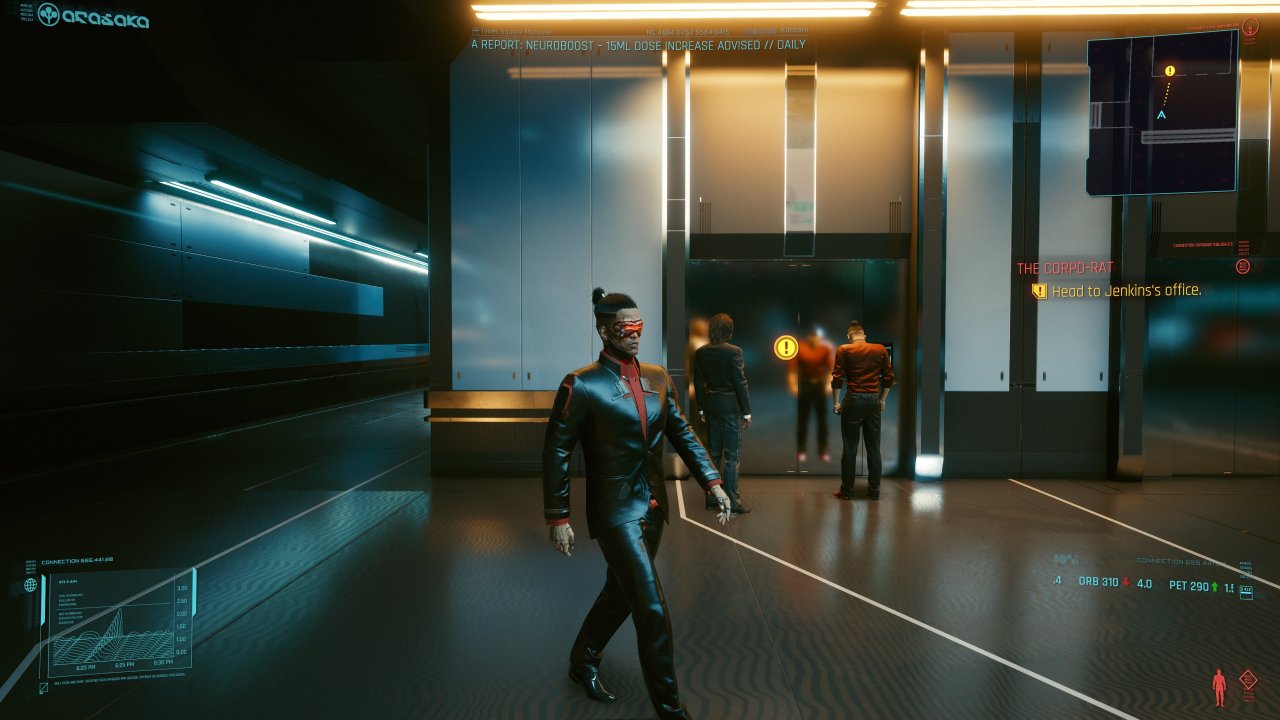1280x720 pixels.
Task: Select the yellow exclamation quest marker on the door
Action: pos(785,349)
